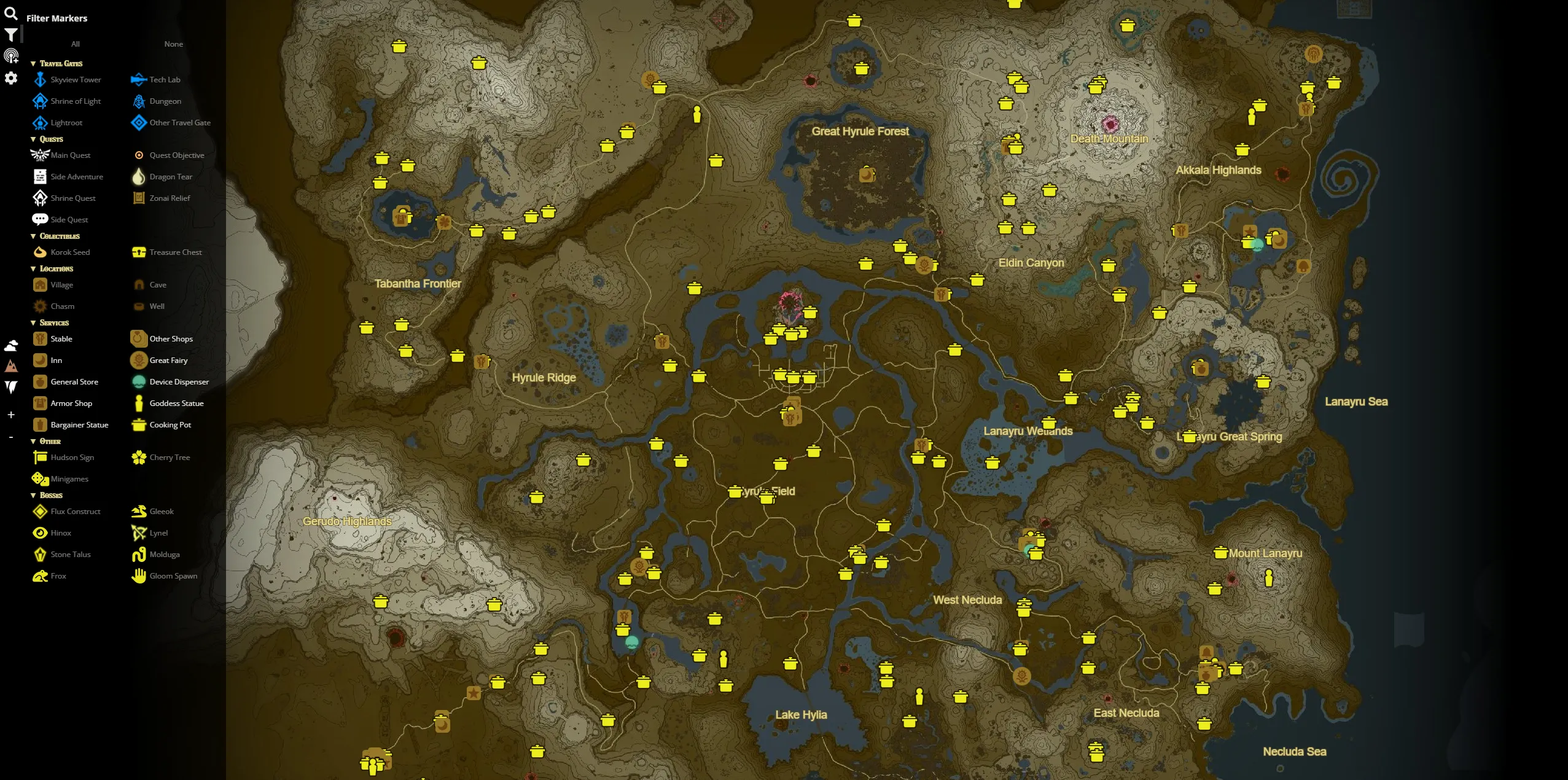Click the filter funnel icon below search
This screenshot has height=780, width=1568.
11,35
